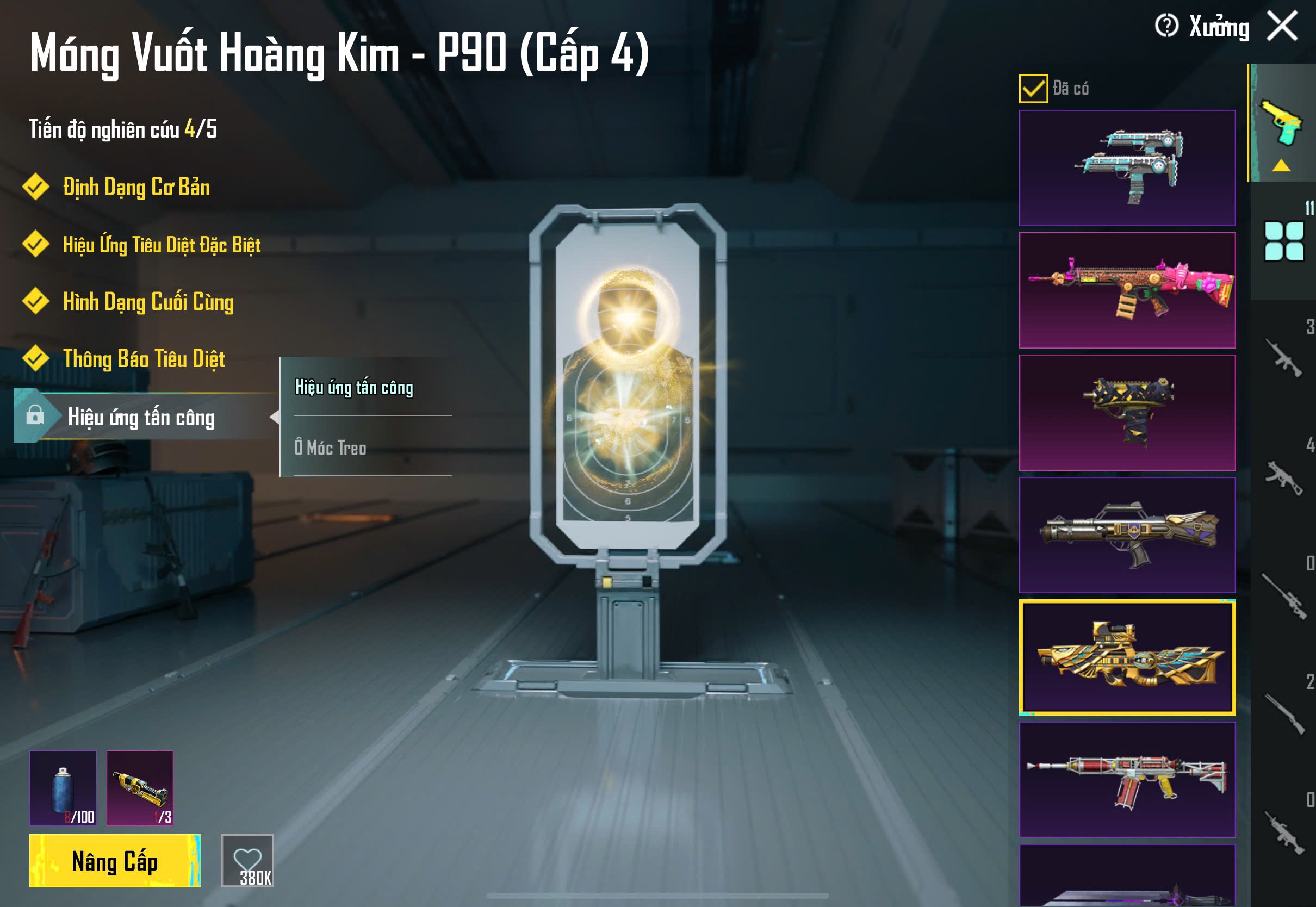Viewport: 1316px width, 907px height.
Task: Choose "Hiệu Ứng Tiêu Diệt Đặc Biệt" stage
Action: (x=162, y=245)
